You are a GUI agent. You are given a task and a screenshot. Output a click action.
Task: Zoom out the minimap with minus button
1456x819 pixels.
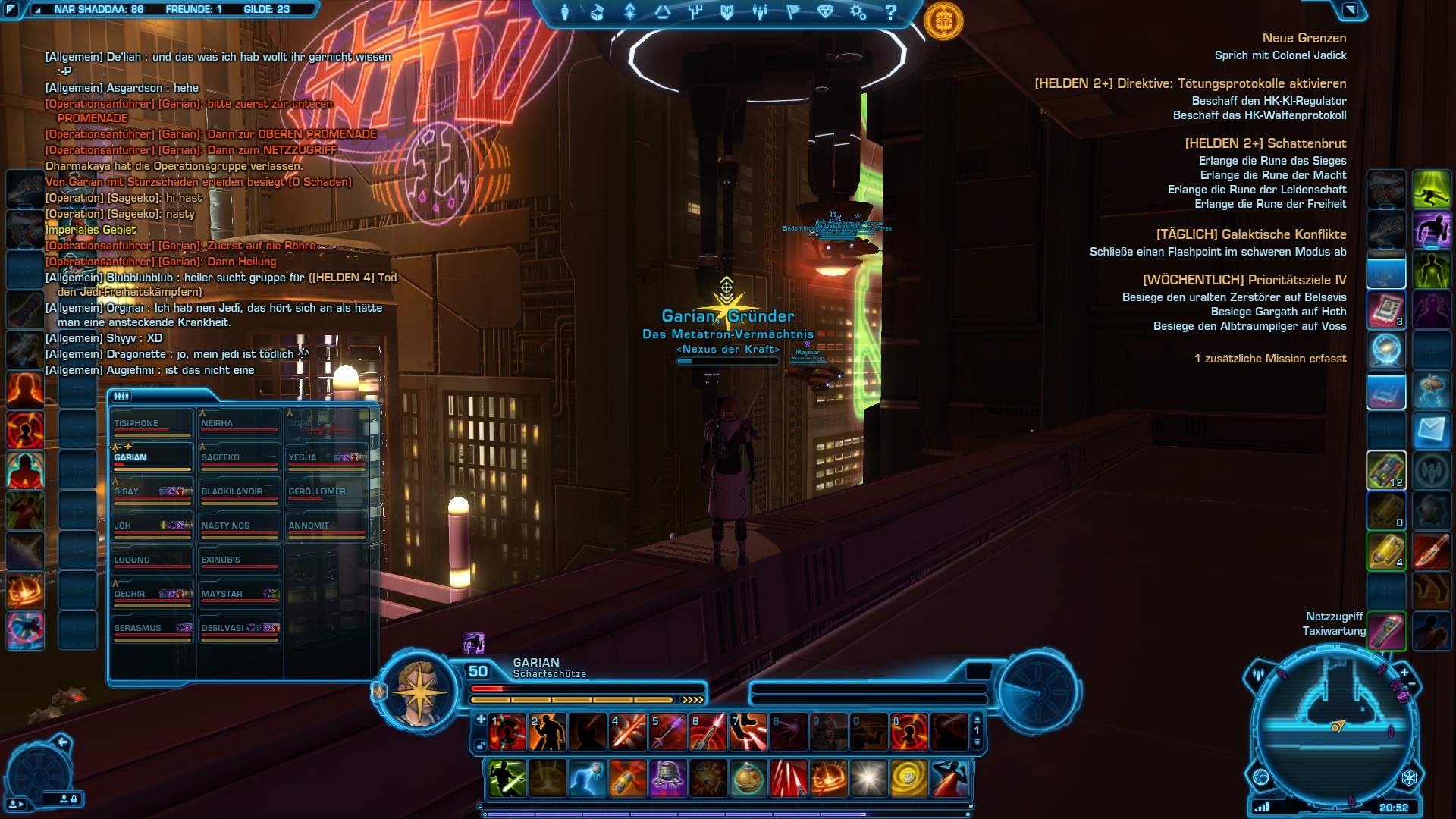pos(1412,684)
